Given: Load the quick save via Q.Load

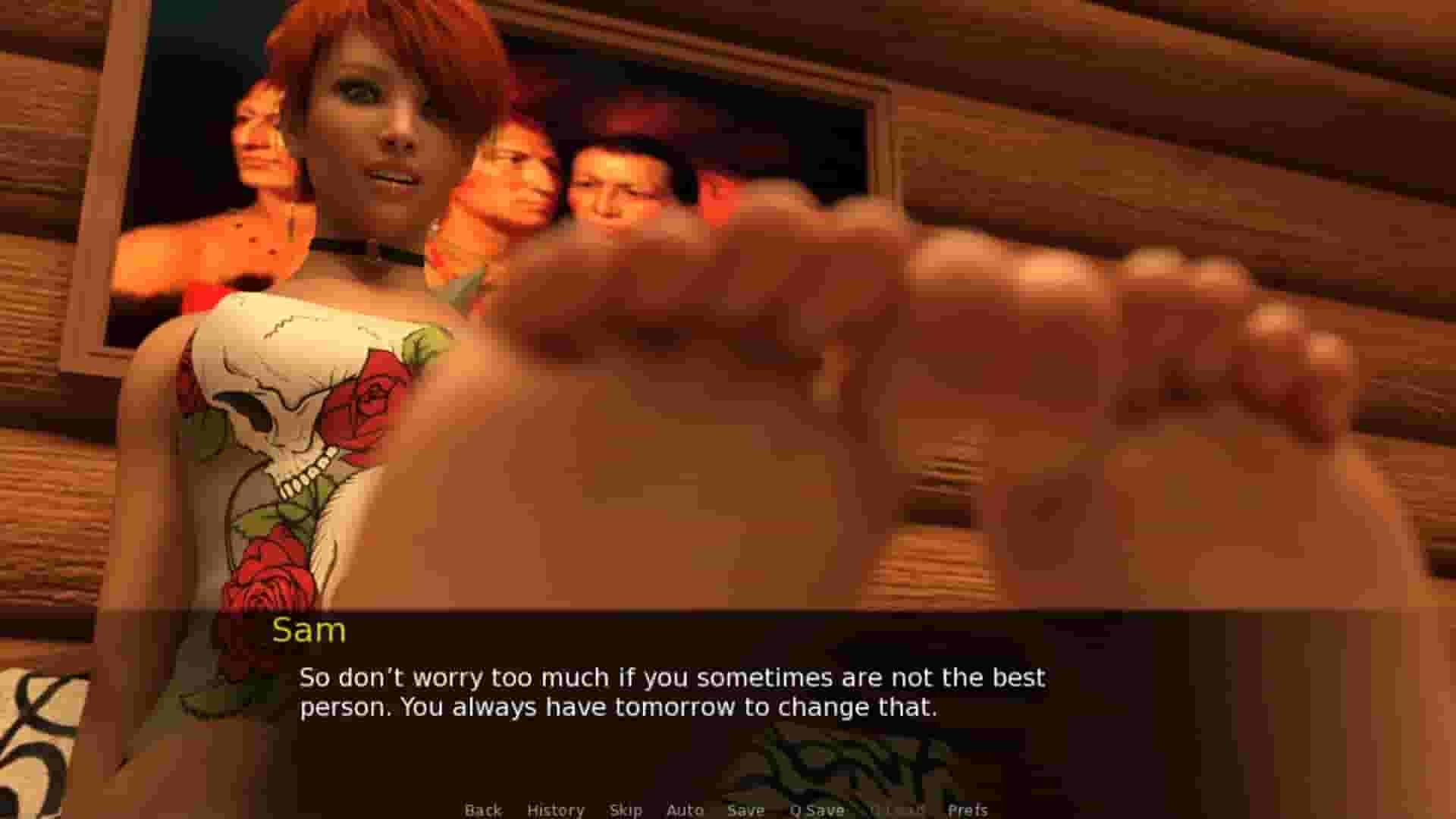Looking at the screenshot, I should (899, 810).
